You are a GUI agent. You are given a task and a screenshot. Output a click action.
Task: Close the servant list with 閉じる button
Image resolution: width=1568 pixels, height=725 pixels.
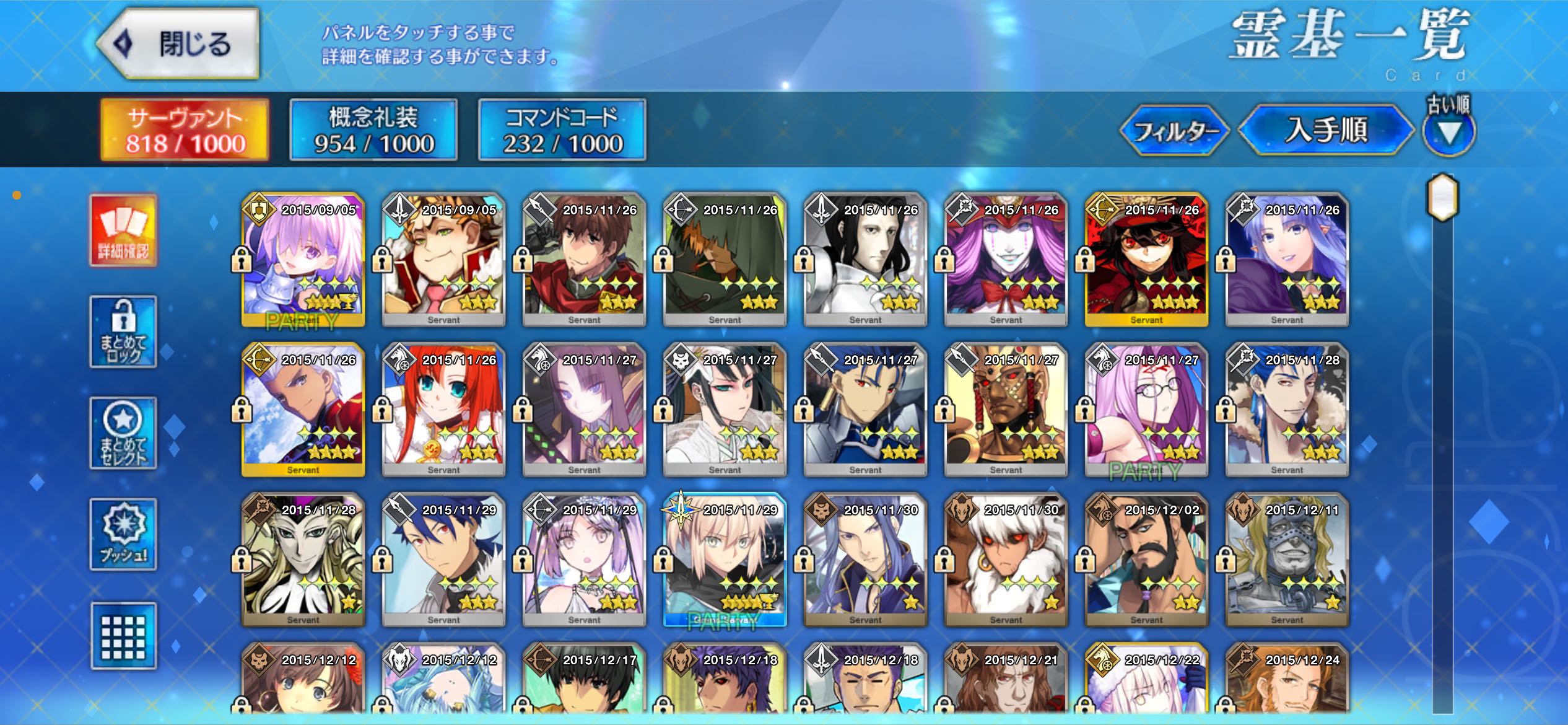coord(178,44)
